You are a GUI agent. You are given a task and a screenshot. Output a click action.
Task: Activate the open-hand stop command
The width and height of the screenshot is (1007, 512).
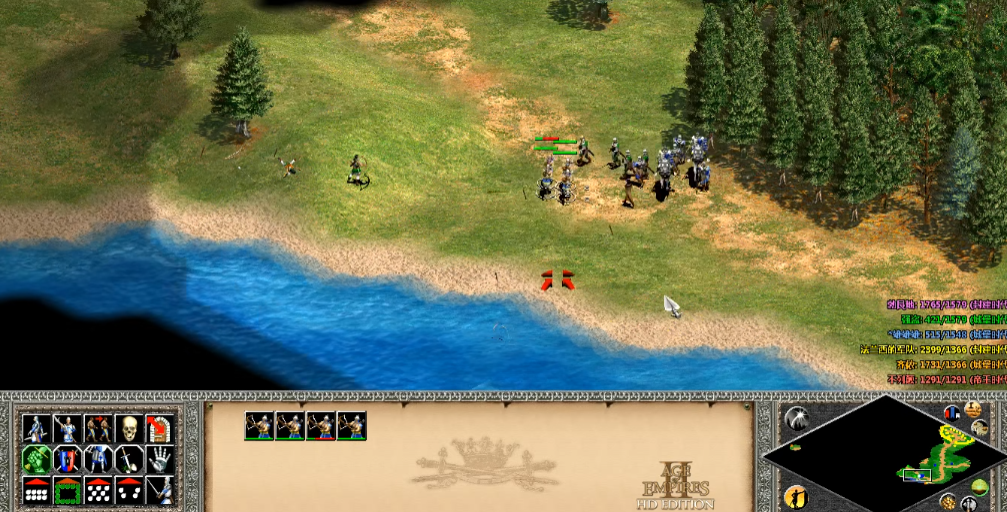[x=158, y=459]
